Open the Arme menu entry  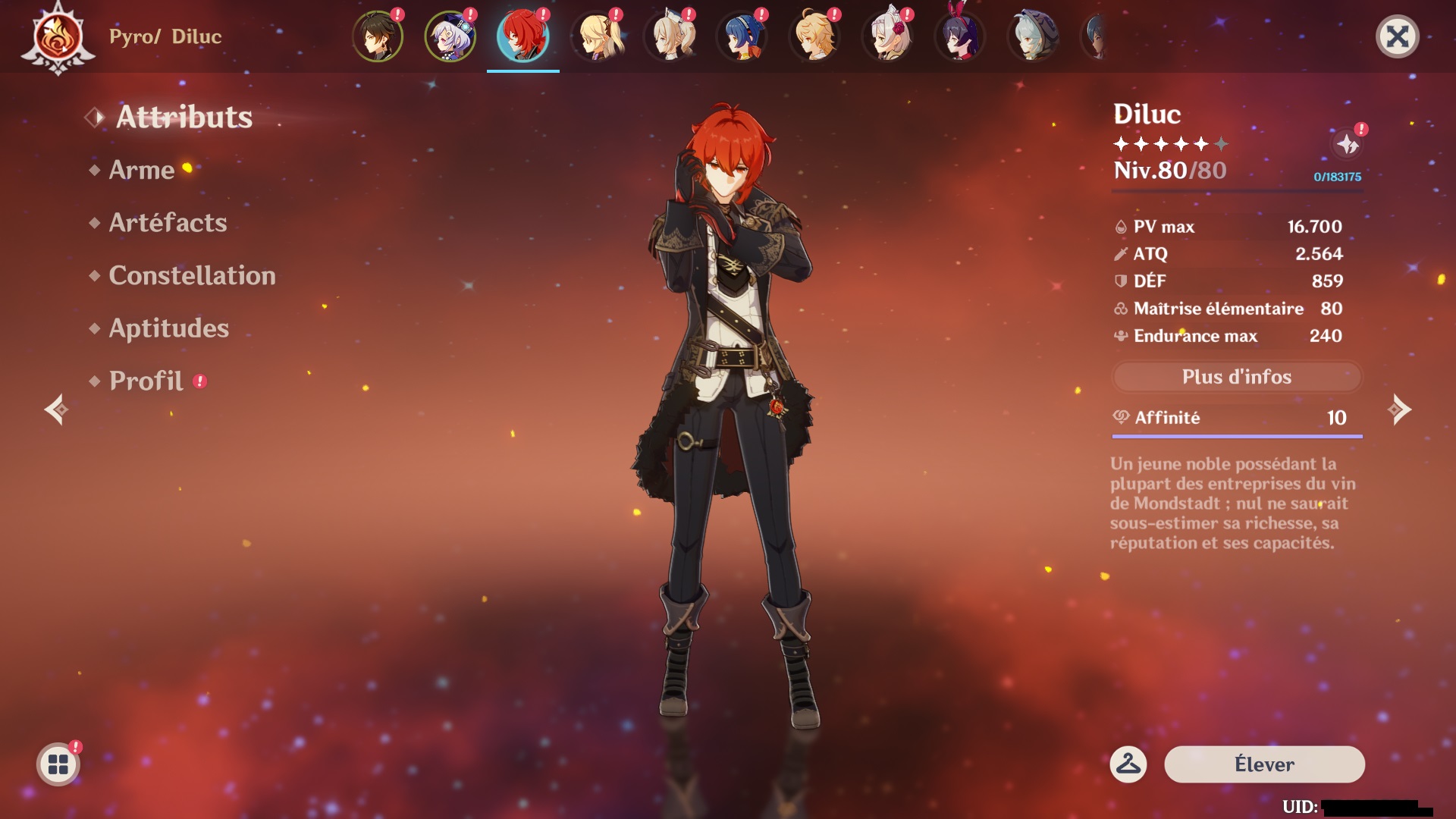[142, 170]
